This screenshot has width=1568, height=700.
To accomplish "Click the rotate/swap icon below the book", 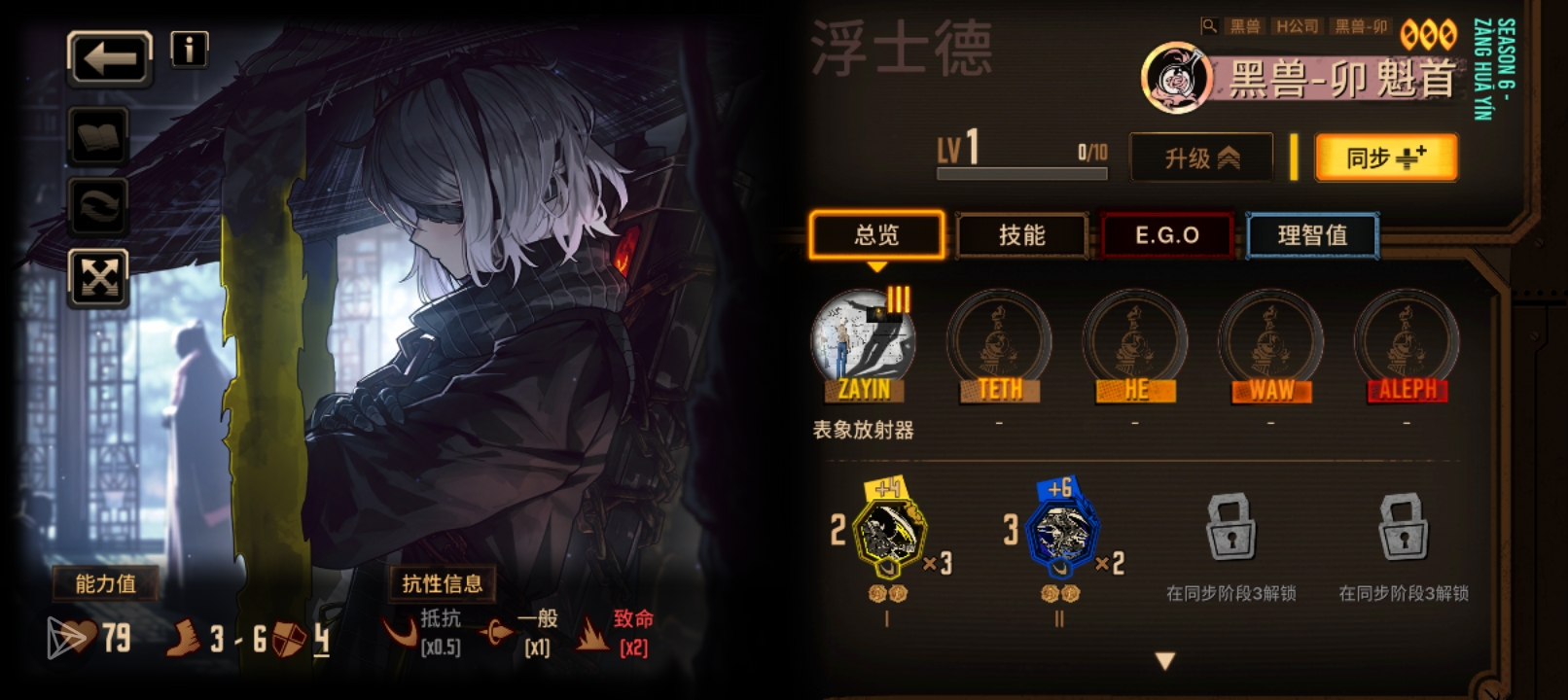I will (100, 208).
